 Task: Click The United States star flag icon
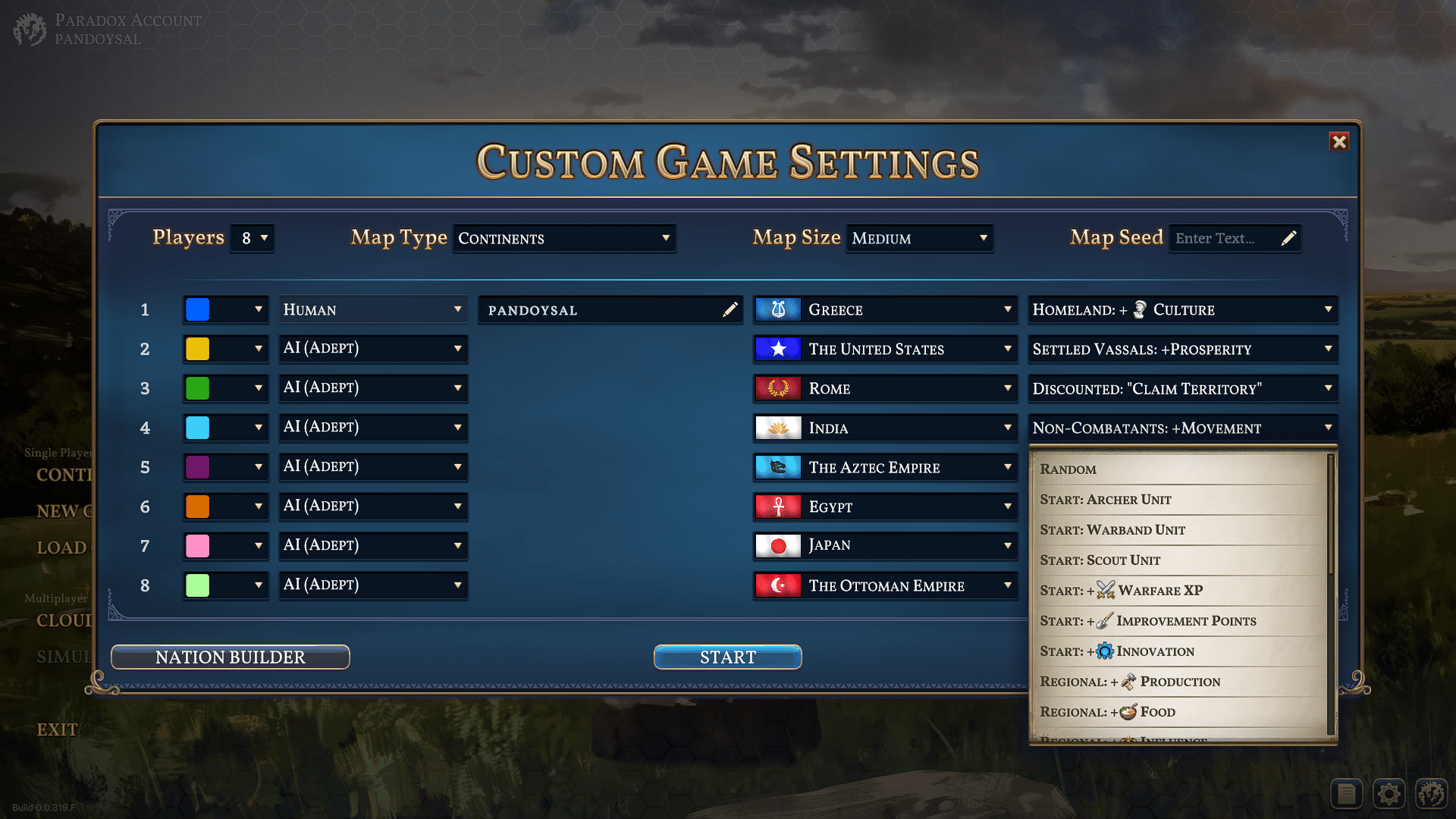pos(777,349)
